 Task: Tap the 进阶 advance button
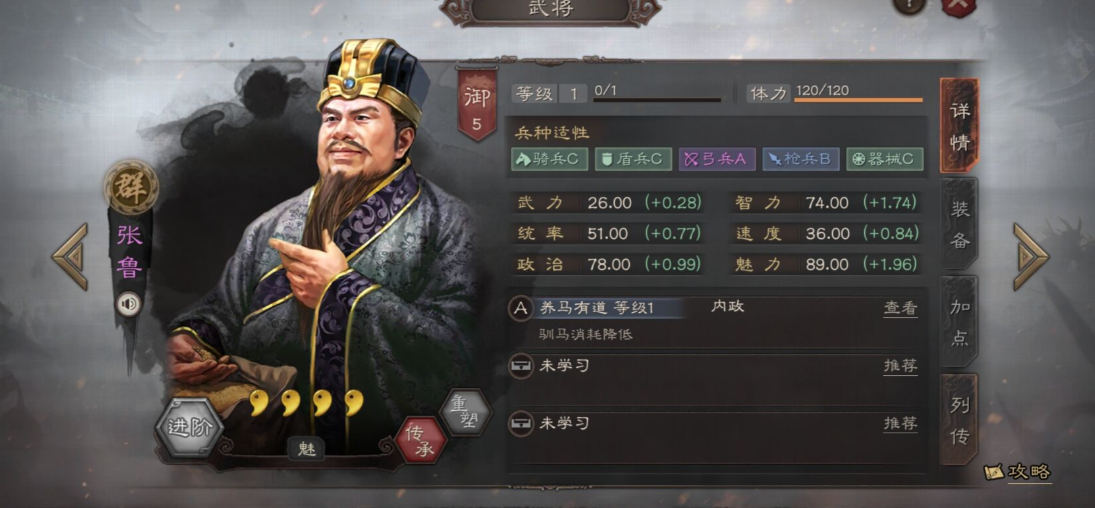(189, 428)
